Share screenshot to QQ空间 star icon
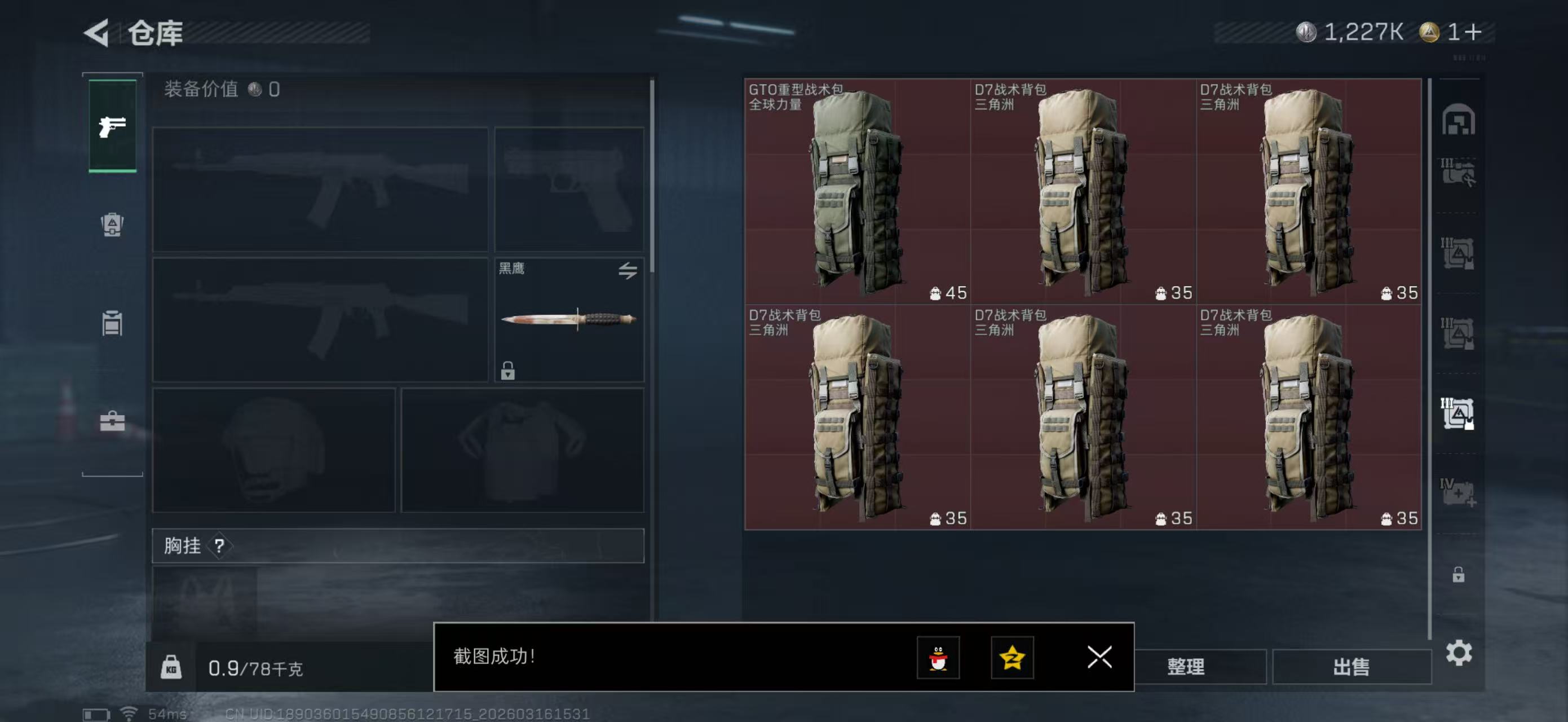Image resolution: width=1568 pixels, height=722 pixels. pyautogui.click(x=1012, y=658)
